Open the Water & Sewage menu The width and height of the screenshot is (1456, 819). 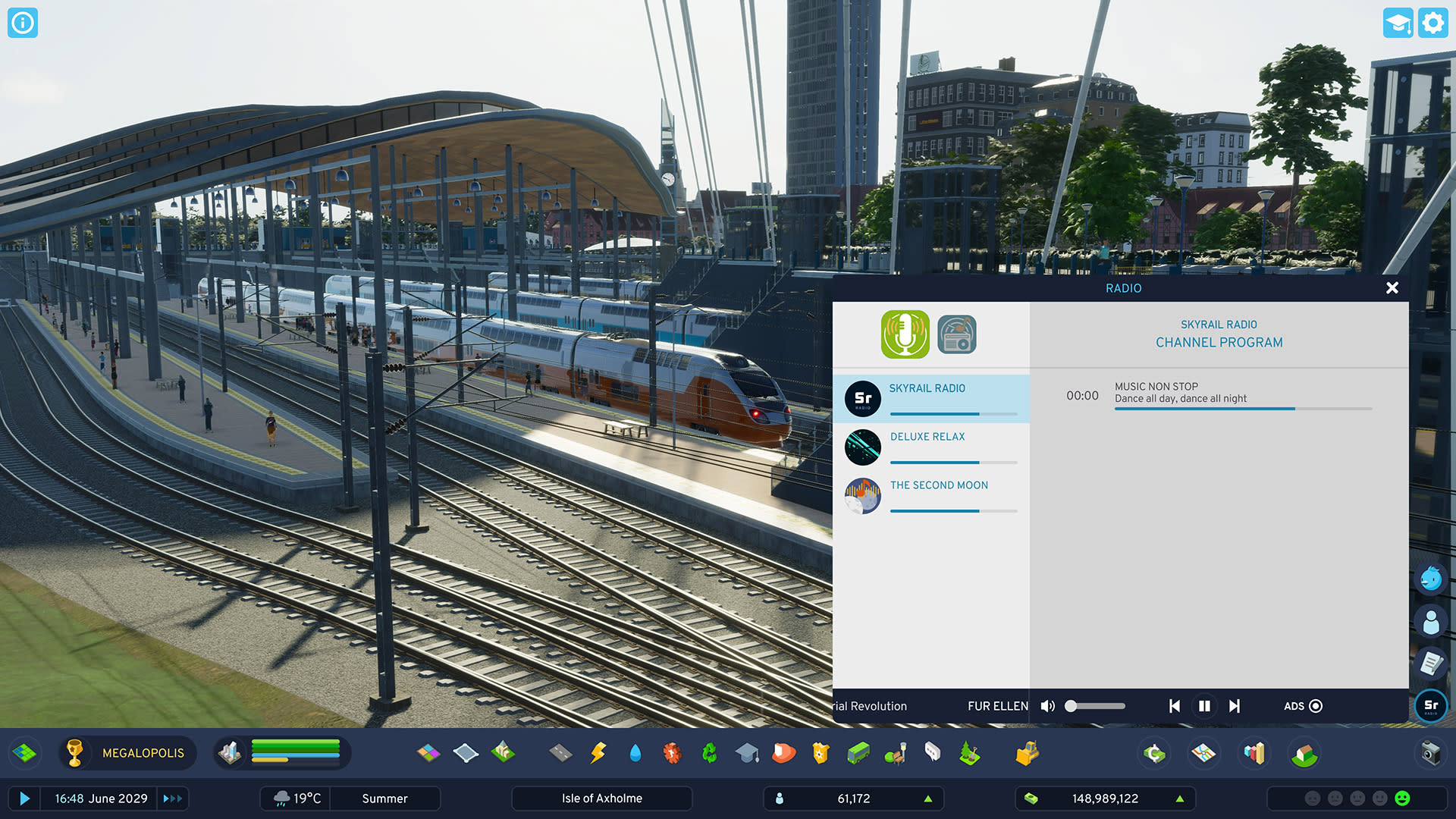click(635, 753)
